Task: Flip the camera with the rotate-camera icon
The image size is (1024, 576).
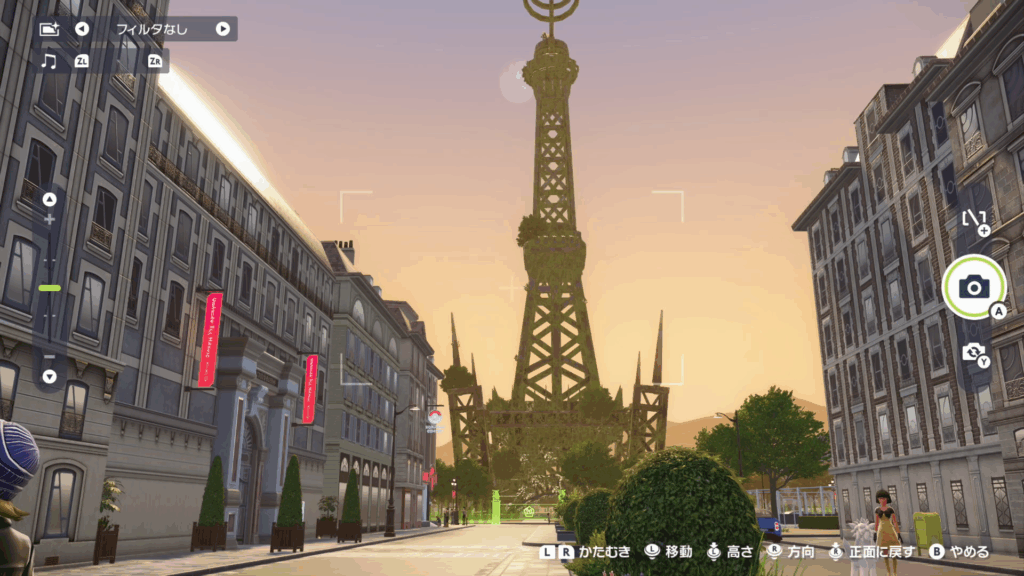Action: pyautogui.click(x=973, y=352)
